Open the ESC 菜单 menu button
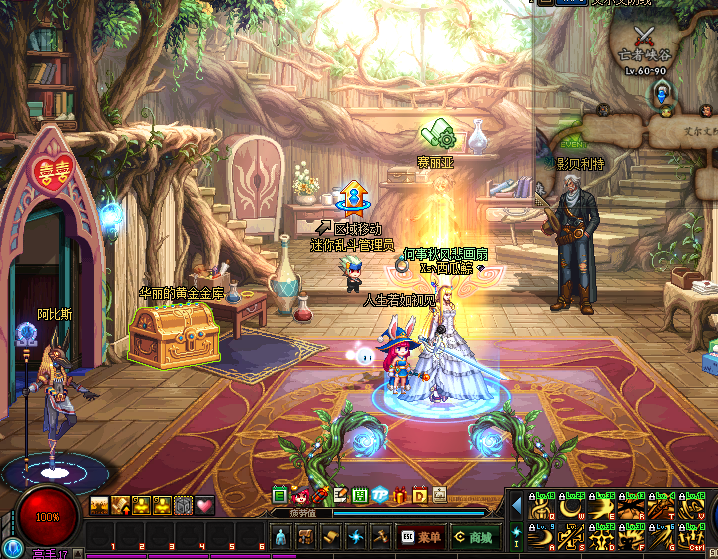 420,536
